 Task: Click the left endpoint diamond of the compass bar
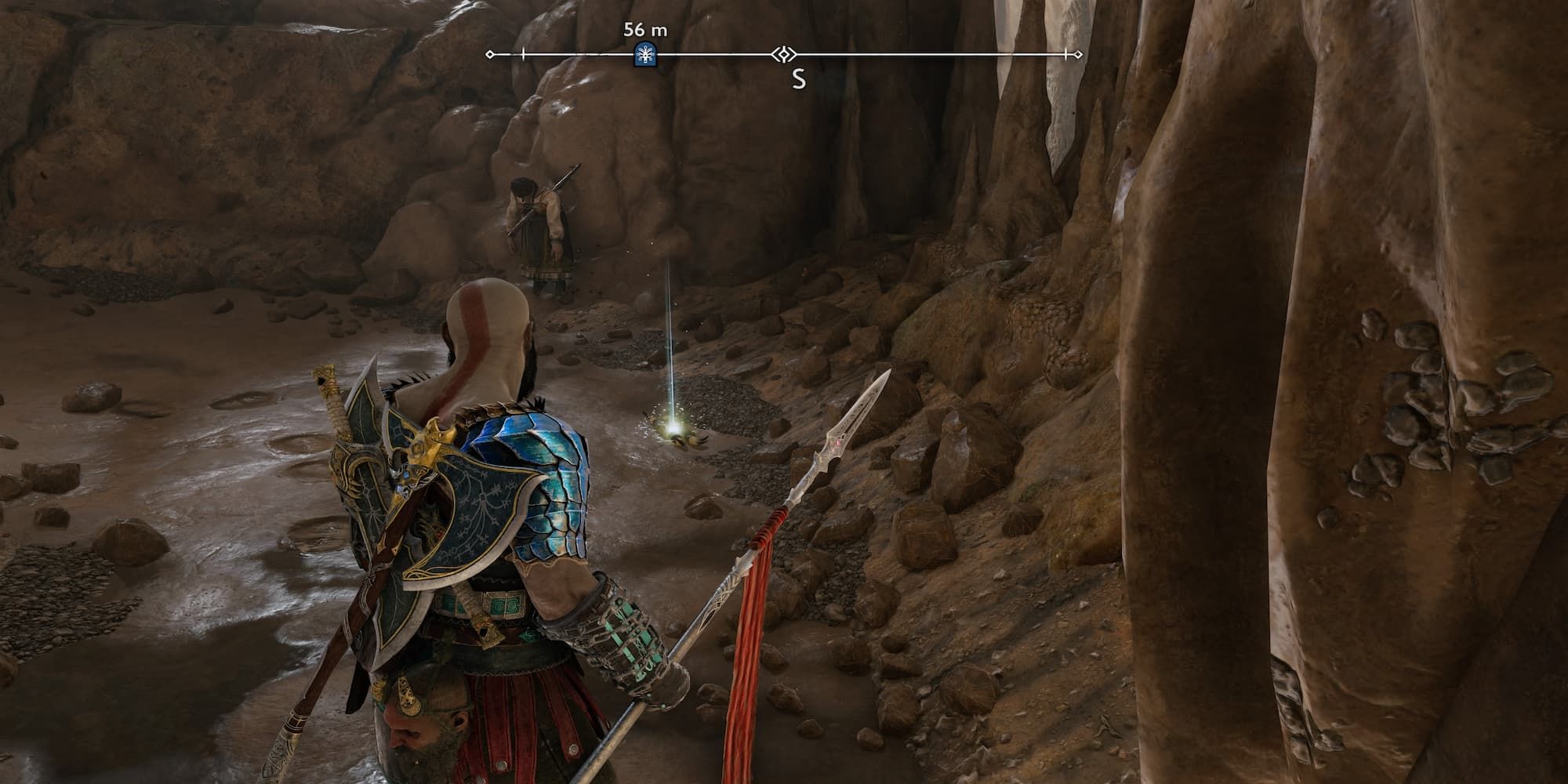[490, 53]
